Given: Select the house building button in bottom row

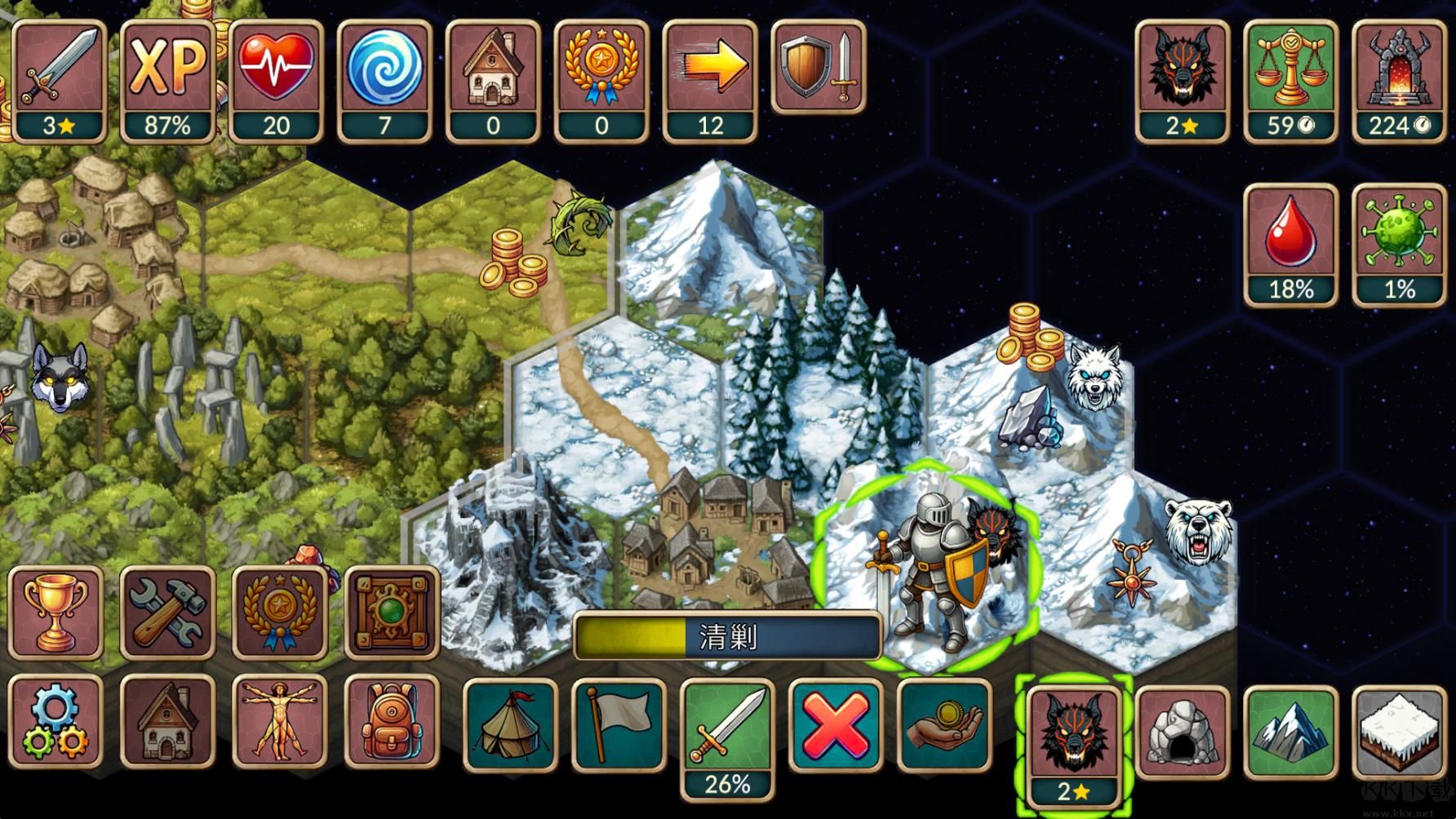Looking at the screenshot, I should [x=167, y=722].
